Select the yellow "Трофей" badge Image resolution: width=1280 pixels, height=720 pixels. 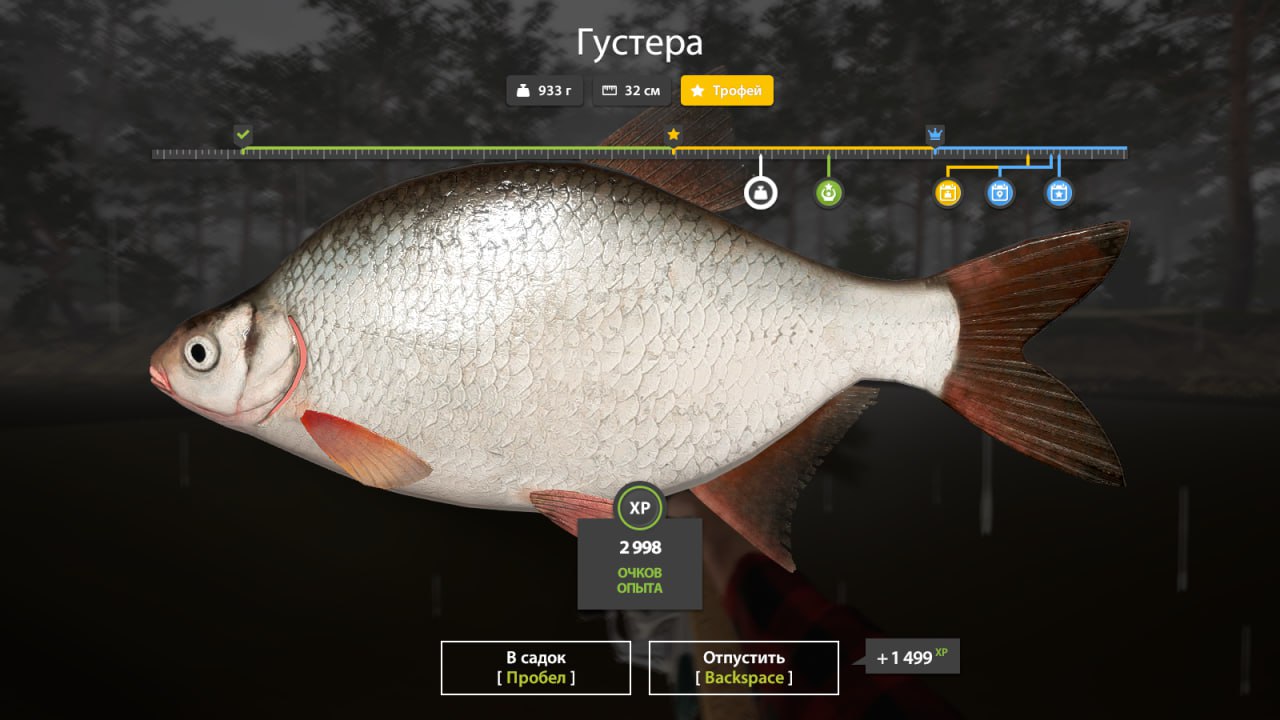(x=727, y=91)
